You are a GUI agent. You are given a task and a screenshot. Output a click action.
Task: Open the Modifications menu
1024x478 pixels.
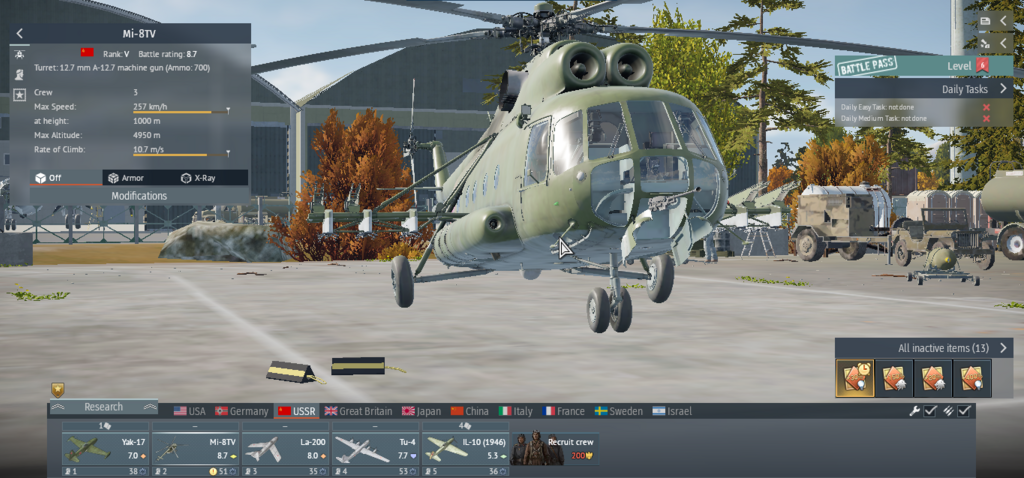[x=139, y=196]
